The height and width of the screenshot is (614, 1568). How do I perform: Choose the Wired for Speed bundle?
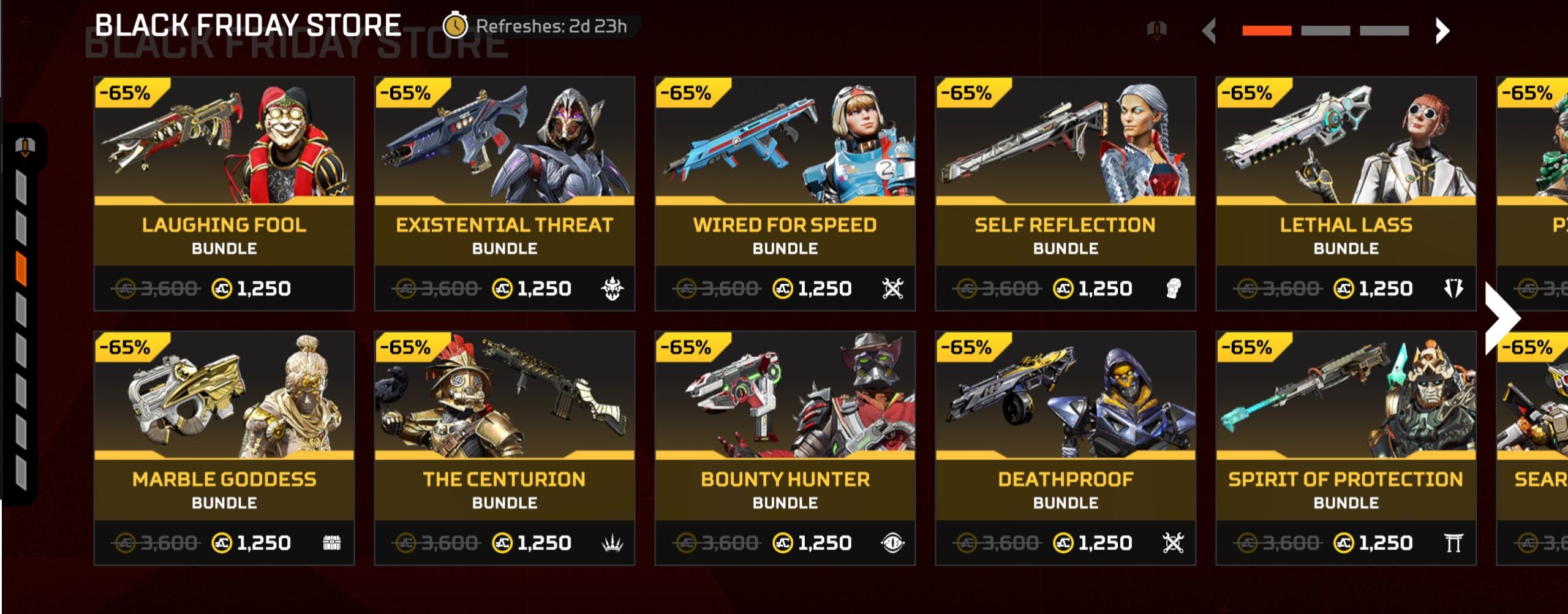[785, 193]
